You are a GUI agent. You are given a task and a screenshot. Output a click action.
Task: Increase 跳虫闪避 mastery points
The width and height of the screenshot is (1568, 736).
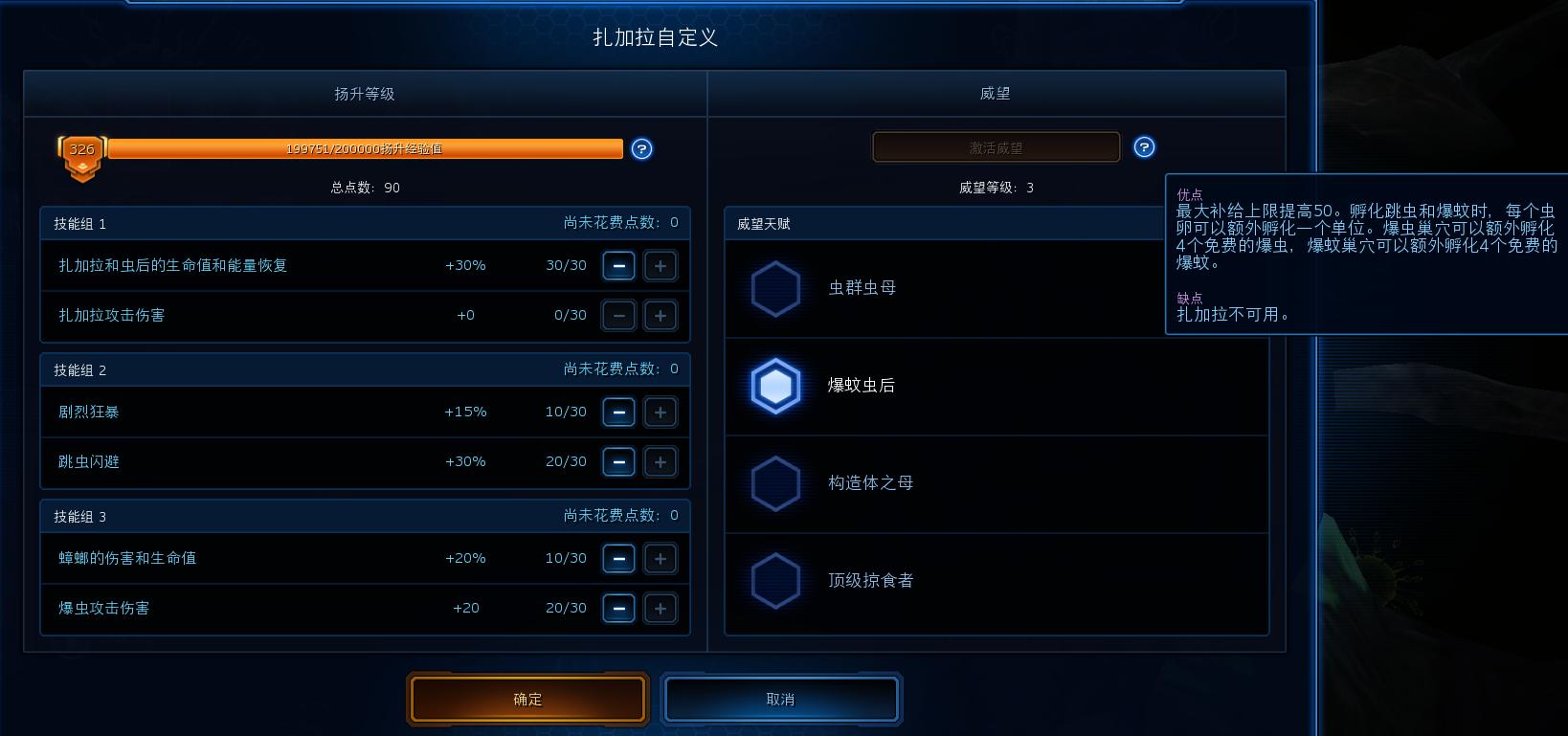(x=661, y=461)
